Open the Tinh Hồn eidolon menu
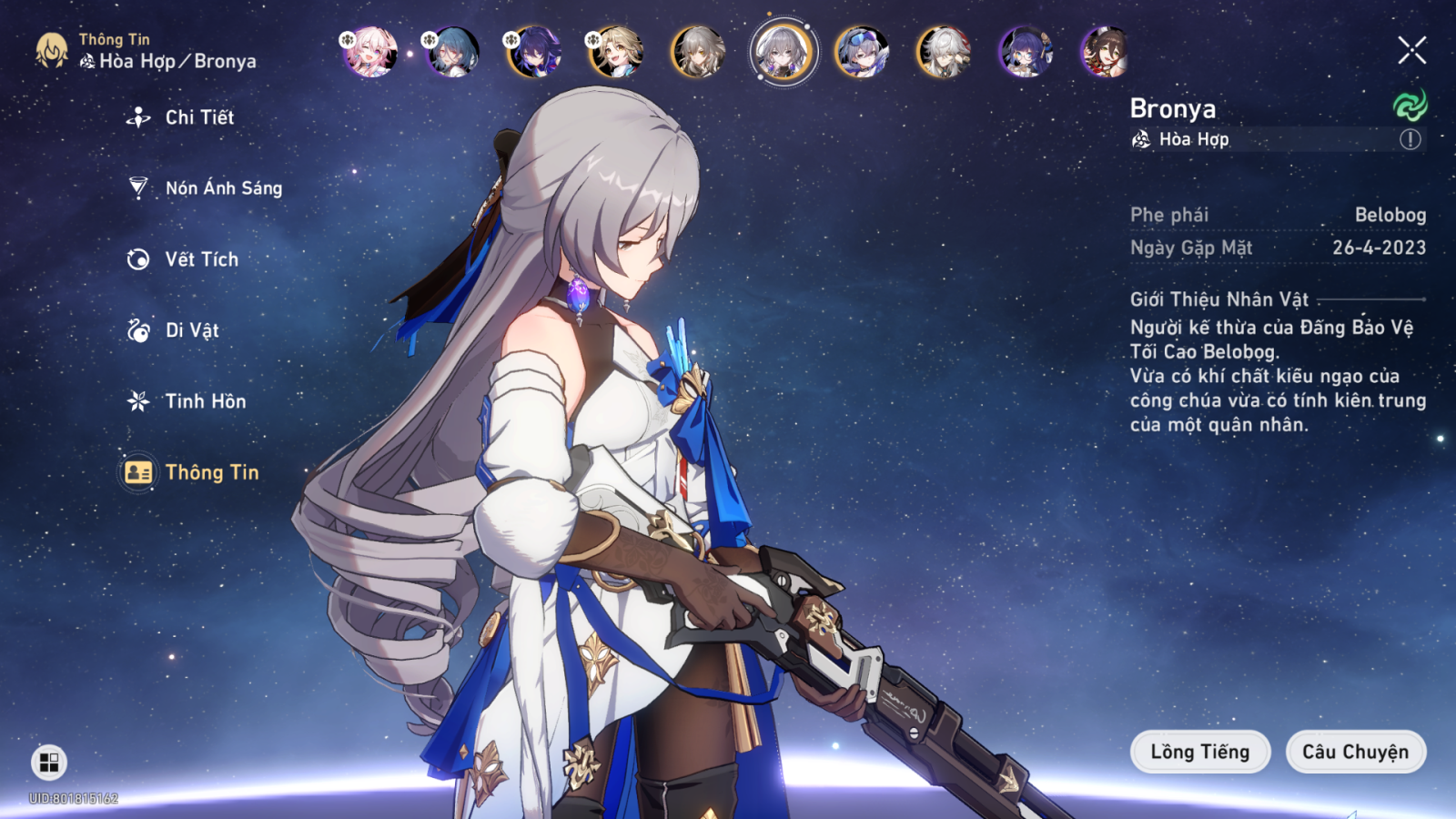1456x819 pixels. pyautogui.click(x=205, y=401)
